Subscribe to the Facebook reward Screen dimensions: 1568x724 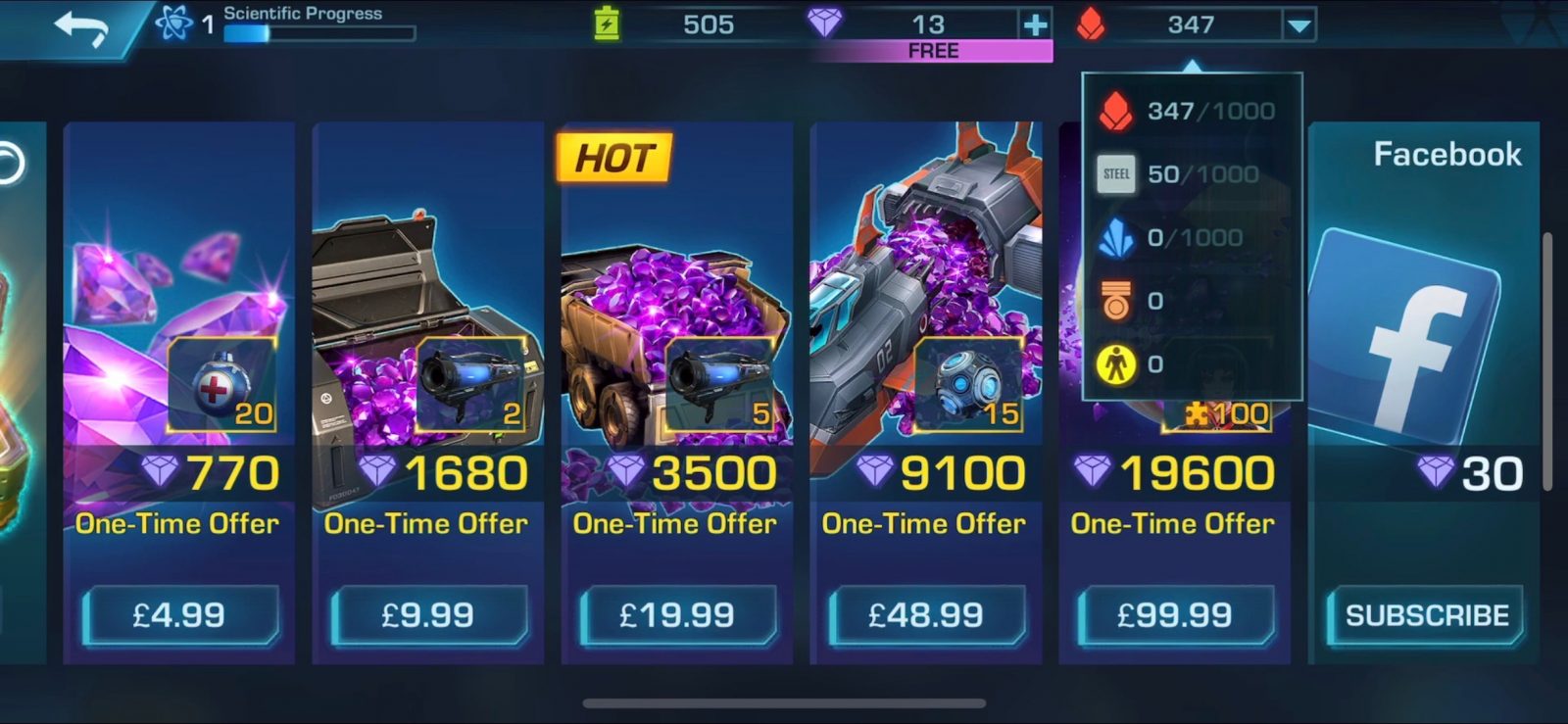(x=1426, y=615)
